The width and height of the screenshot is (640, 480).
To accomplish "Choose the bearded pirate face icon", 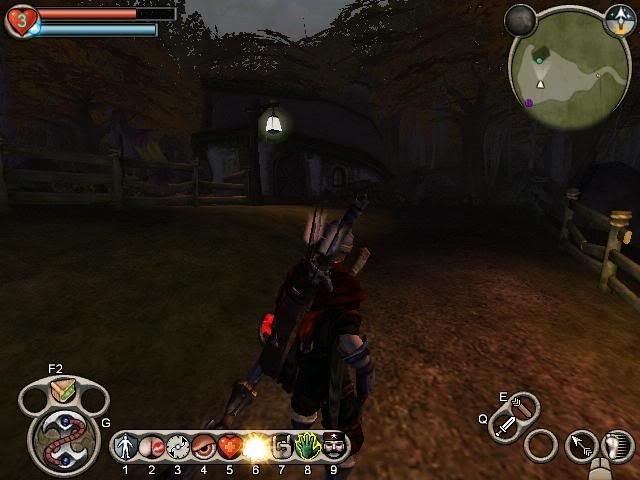I will [x=334, y=446].
